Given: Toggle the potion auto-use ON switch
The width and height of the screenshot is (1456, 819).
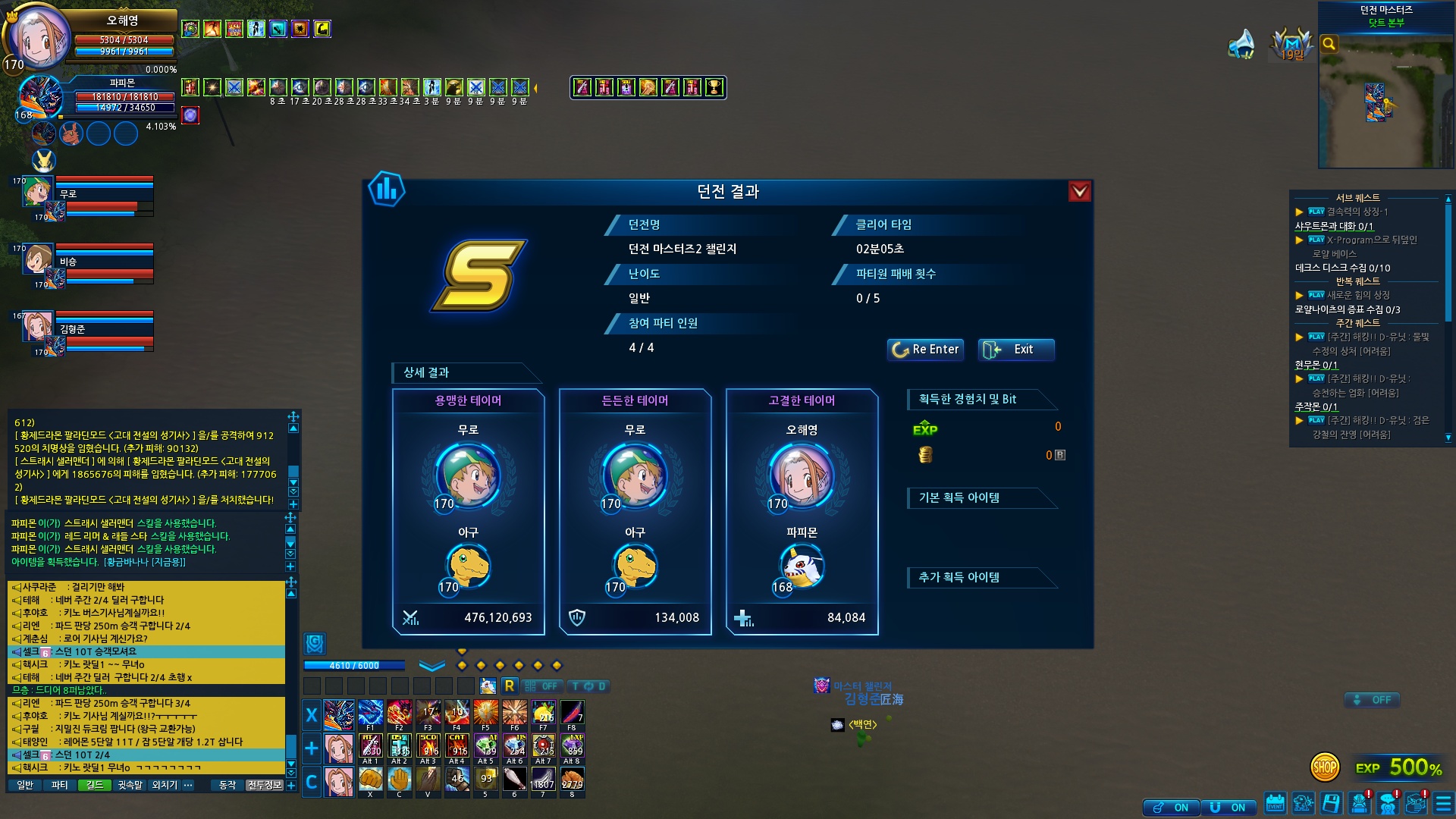Looking at the screenshot, I should 1171,808.
